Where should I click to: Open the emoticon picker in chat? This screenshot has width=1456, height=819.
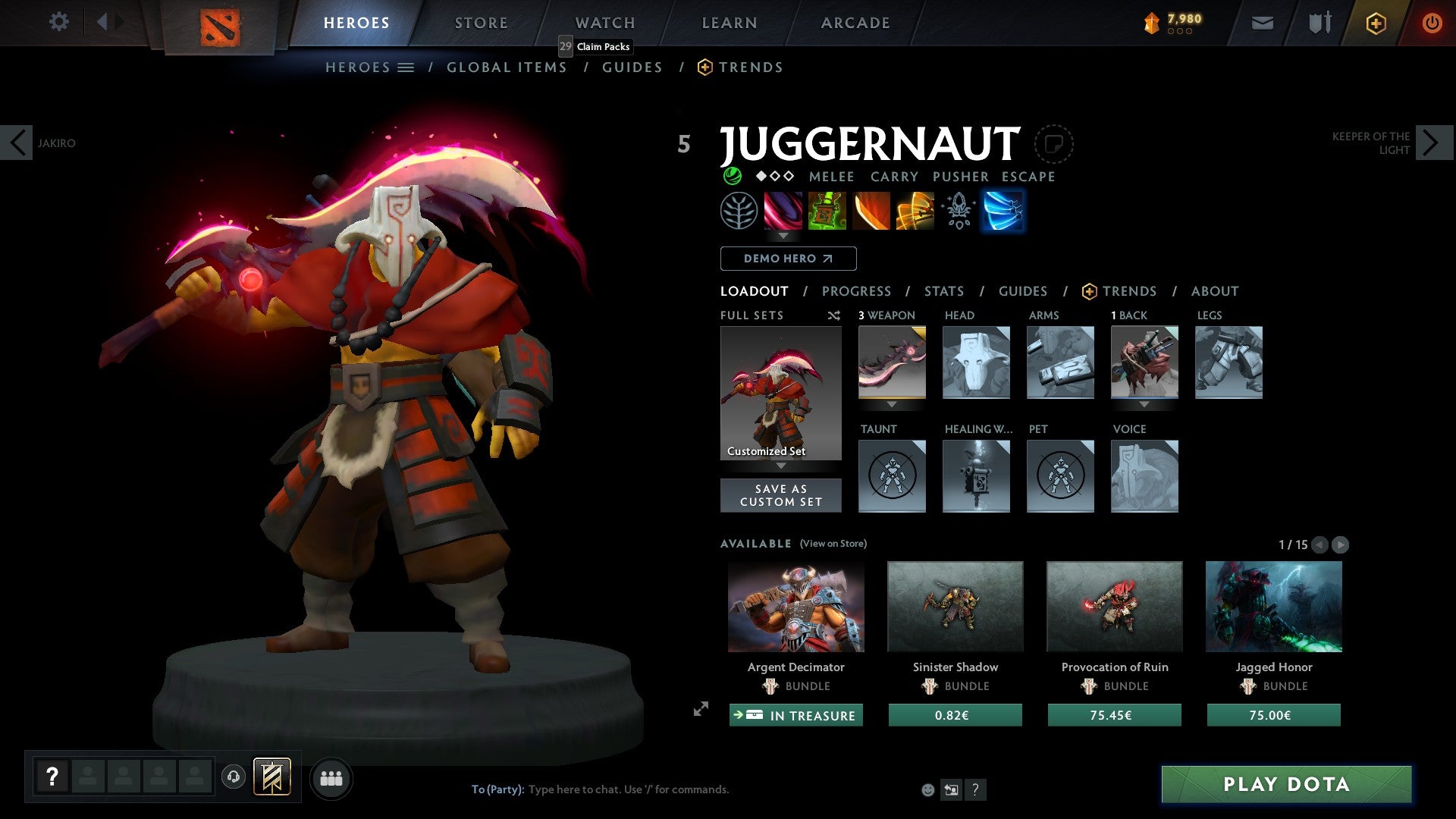coord(927,789)
